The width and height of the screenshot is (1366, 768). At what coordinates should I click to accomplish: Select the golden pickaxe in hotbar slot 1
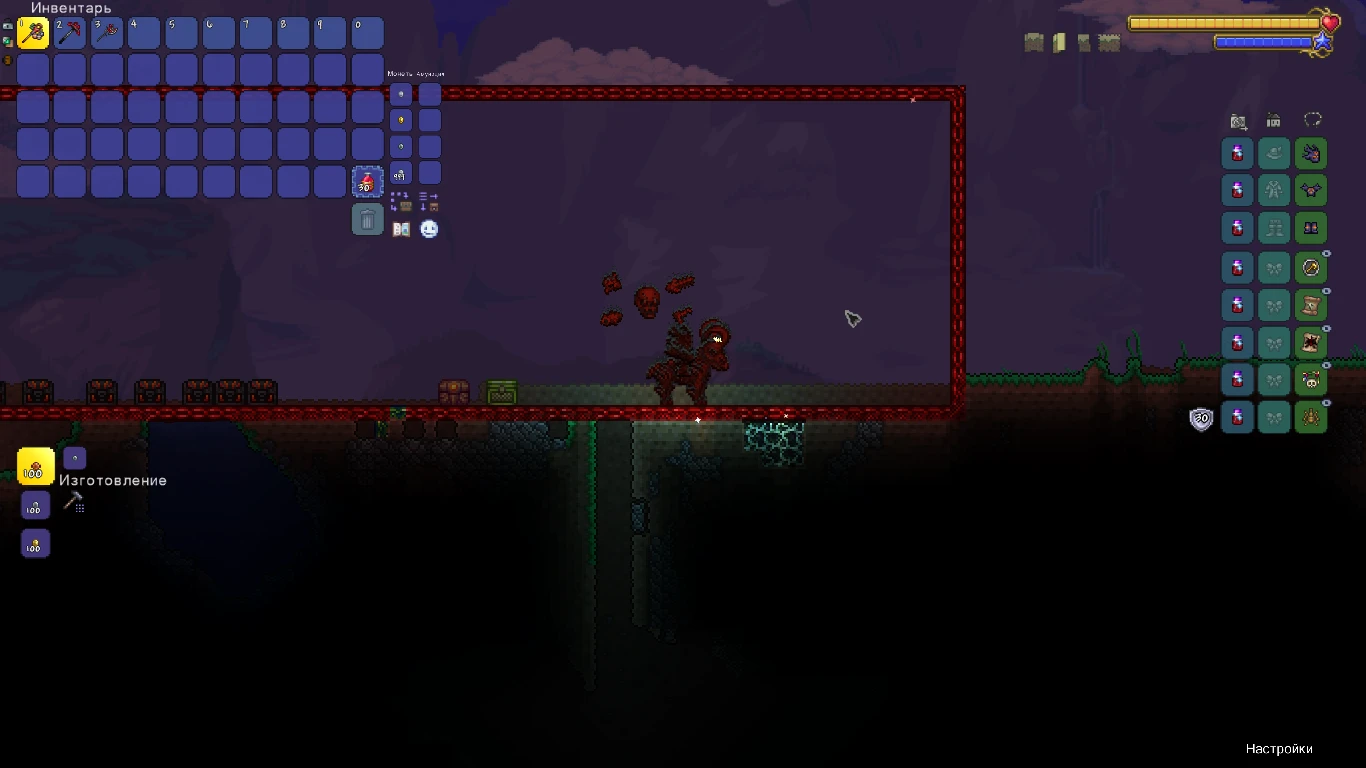click(33, 32)
